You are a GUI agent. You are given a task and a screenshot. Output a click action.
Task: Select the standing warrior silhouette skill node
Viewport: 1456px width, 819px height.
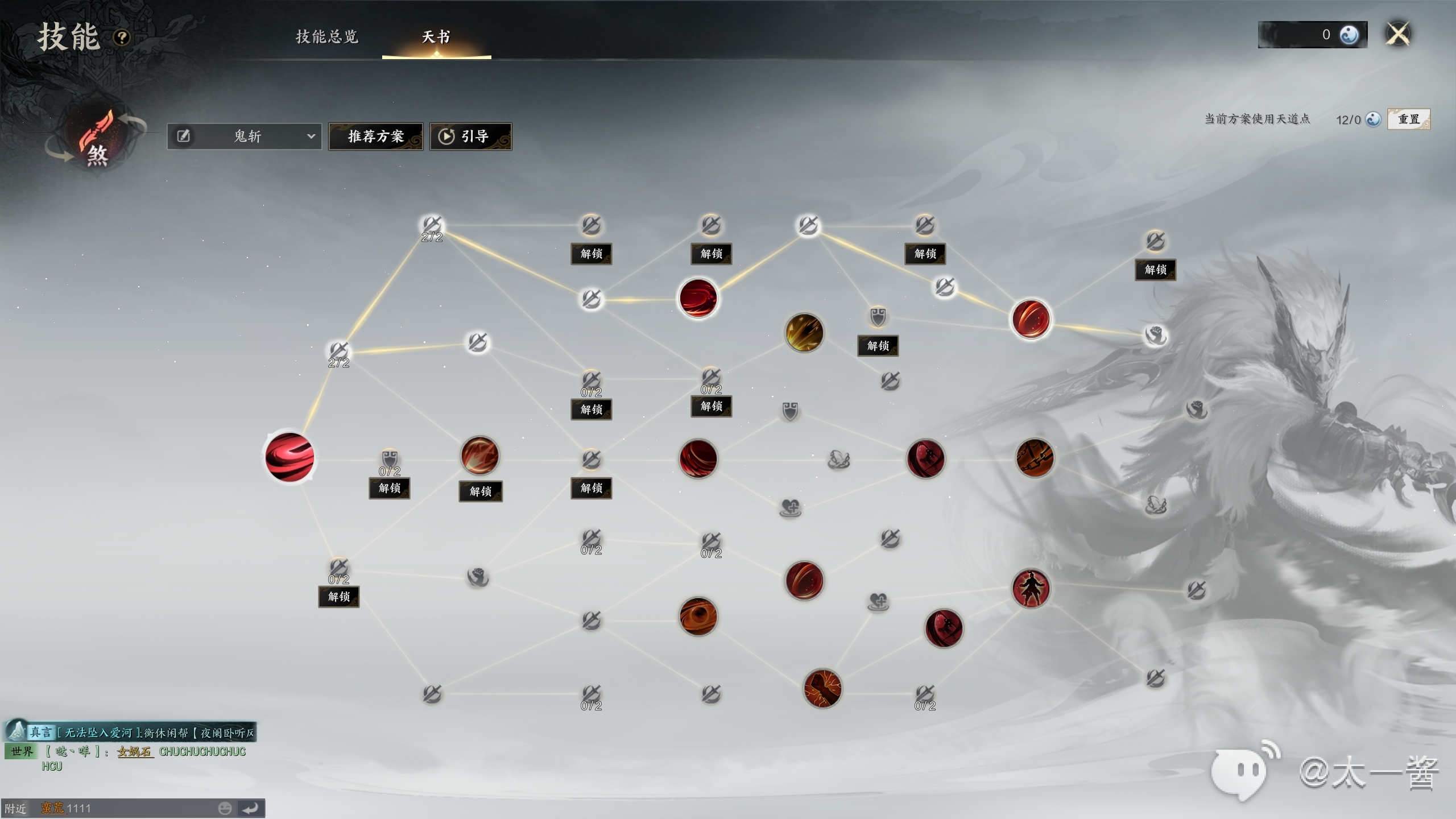(1031, 589)
